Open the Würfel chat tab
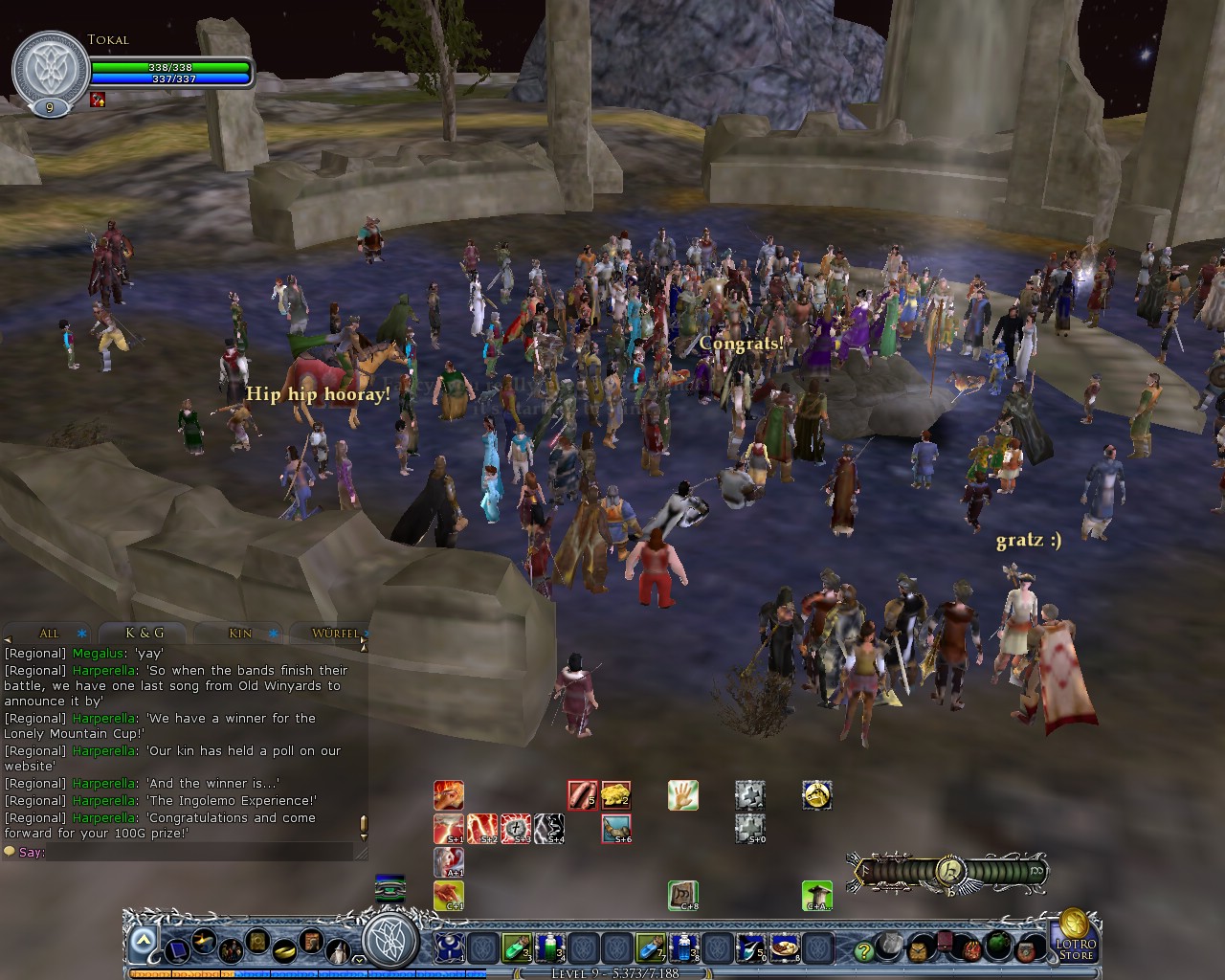 (x=335, y=634)
